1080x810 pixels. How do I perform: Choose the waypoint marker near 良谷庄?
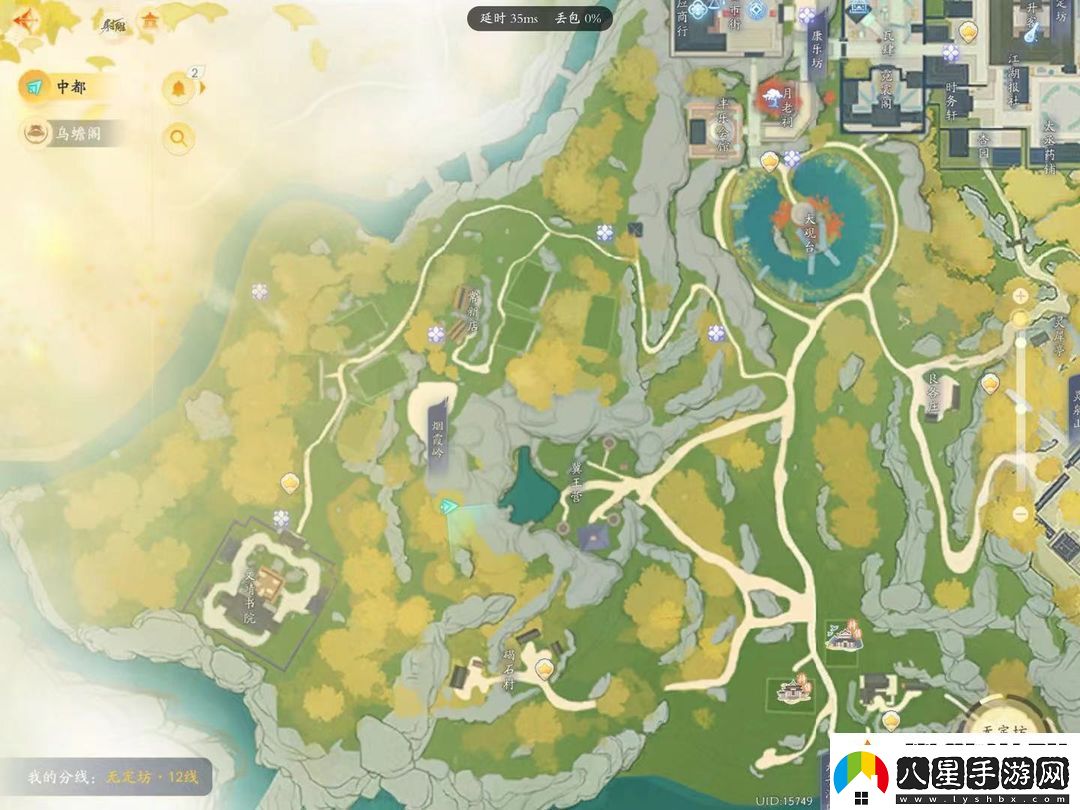tap(990, 383)
